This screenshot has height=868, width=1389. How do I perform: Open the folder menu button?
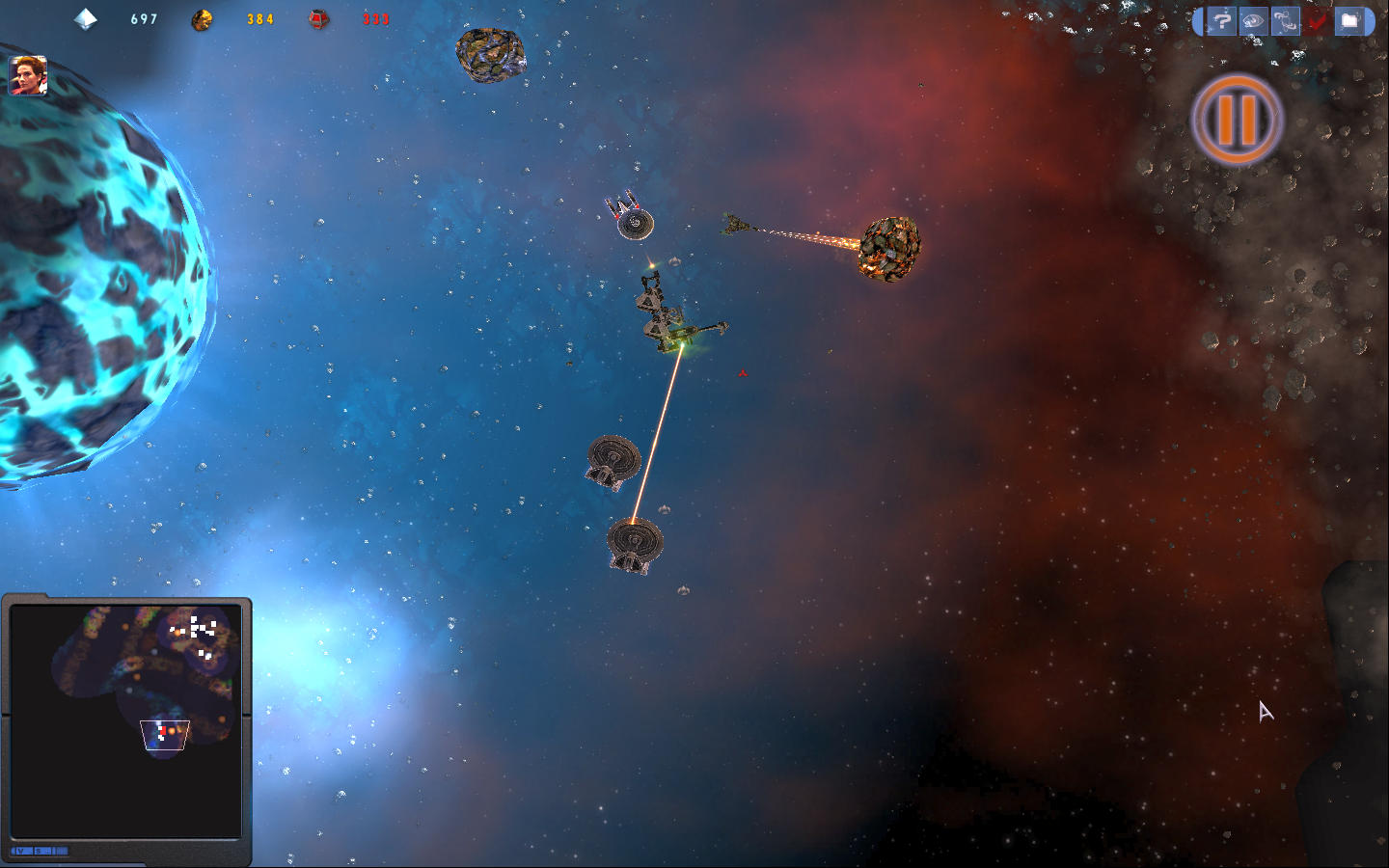(1349, 20)
